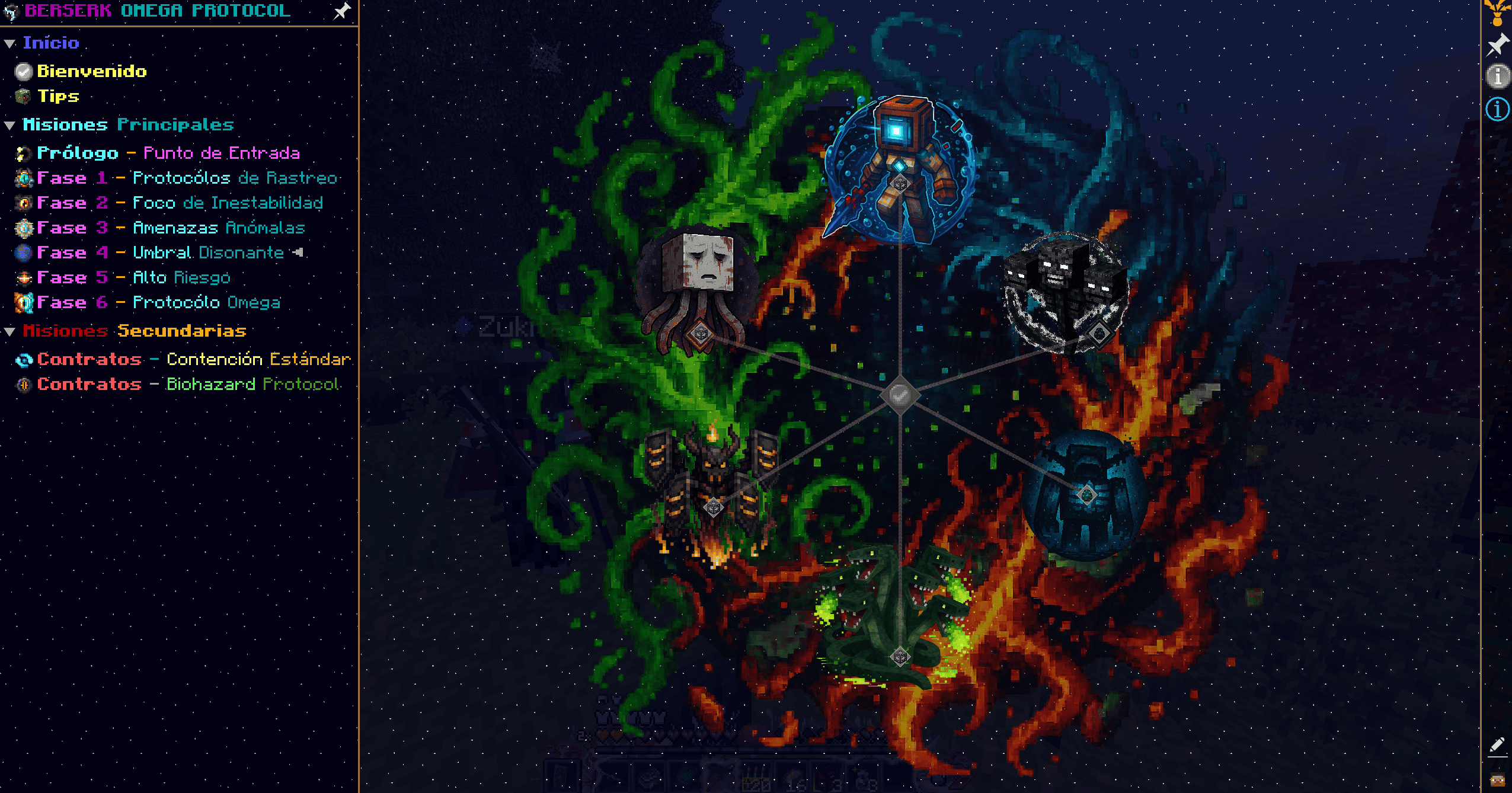The width and height of the screenshot is (1512, 793).
Task: Click the edit pencil icon at bottom right
Action: pos(1497,744)
